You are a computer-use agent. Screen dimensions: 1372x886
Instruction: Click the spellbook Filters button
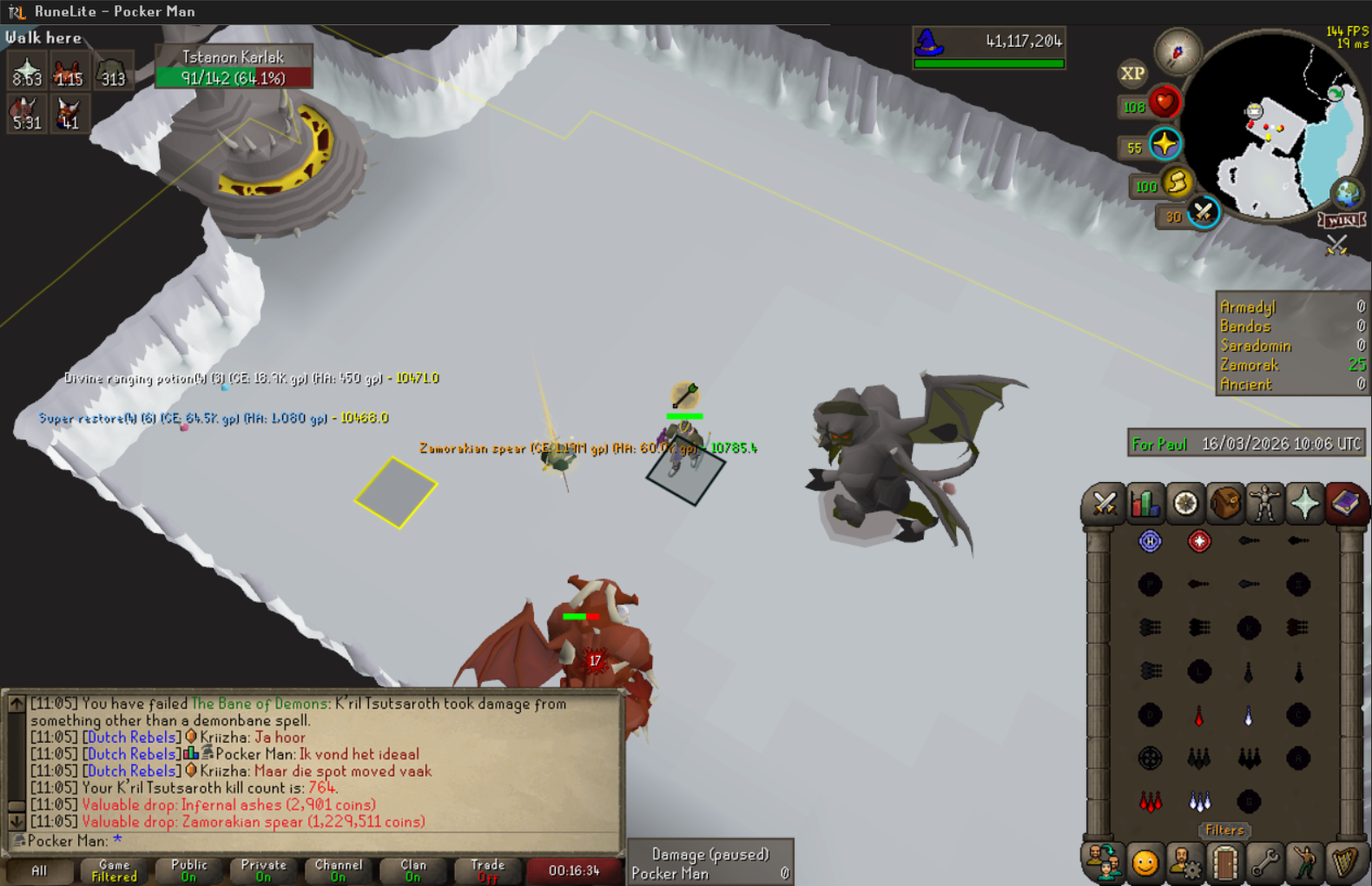tap(1224, 830)
